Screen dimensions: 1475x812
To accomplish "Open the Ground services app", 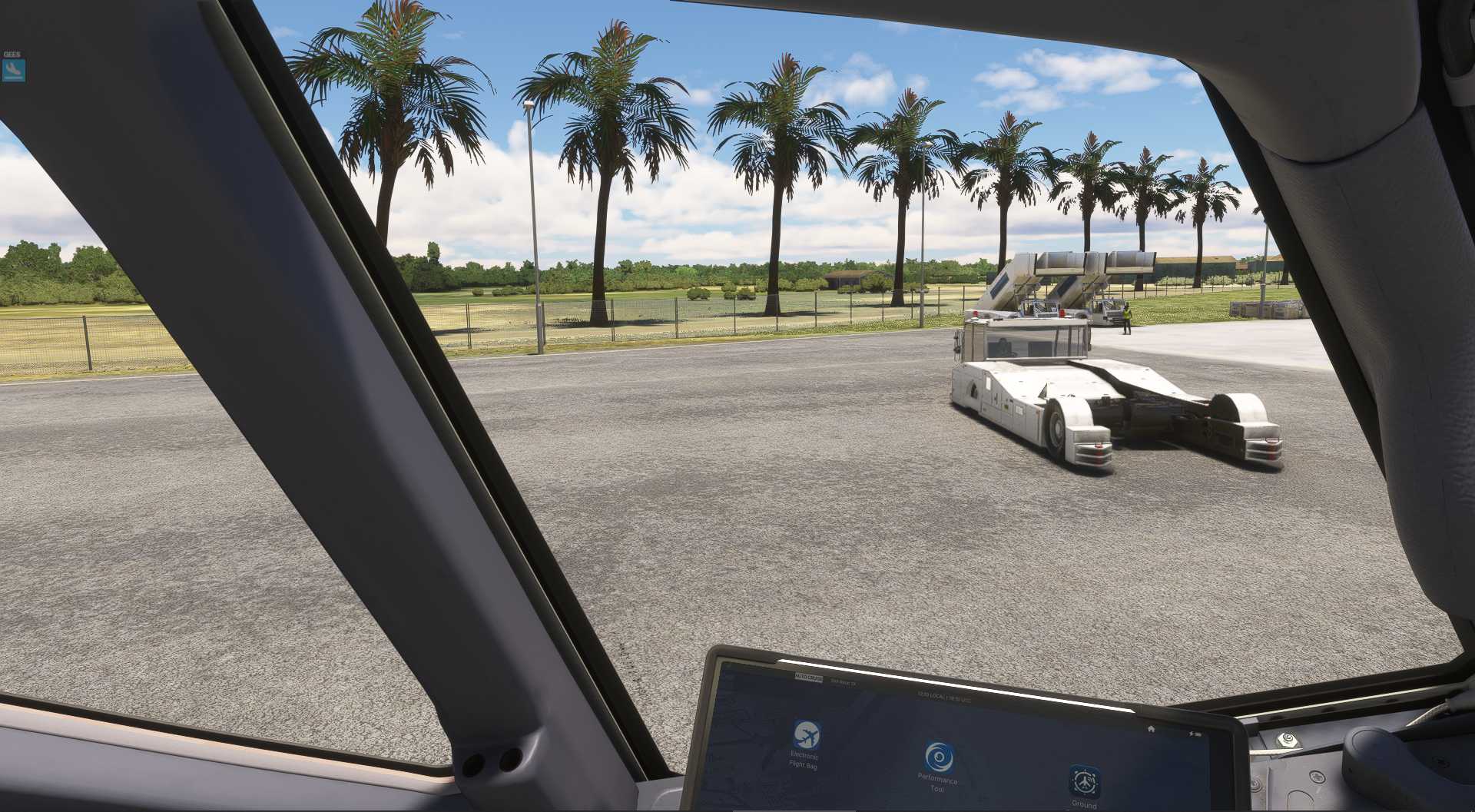I will [1084, 781].
